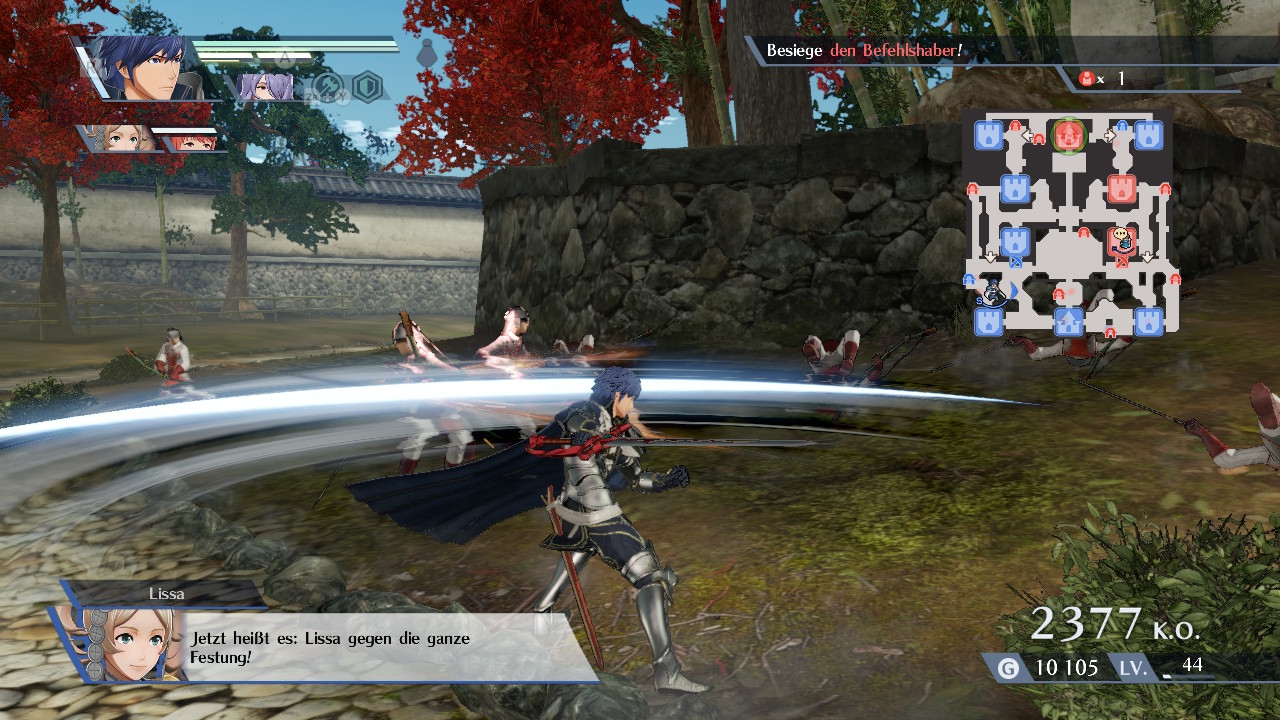The image size is (1280, 720).
Task: Activate the axe weapon skill icon
Action: [x=327, y=87]
